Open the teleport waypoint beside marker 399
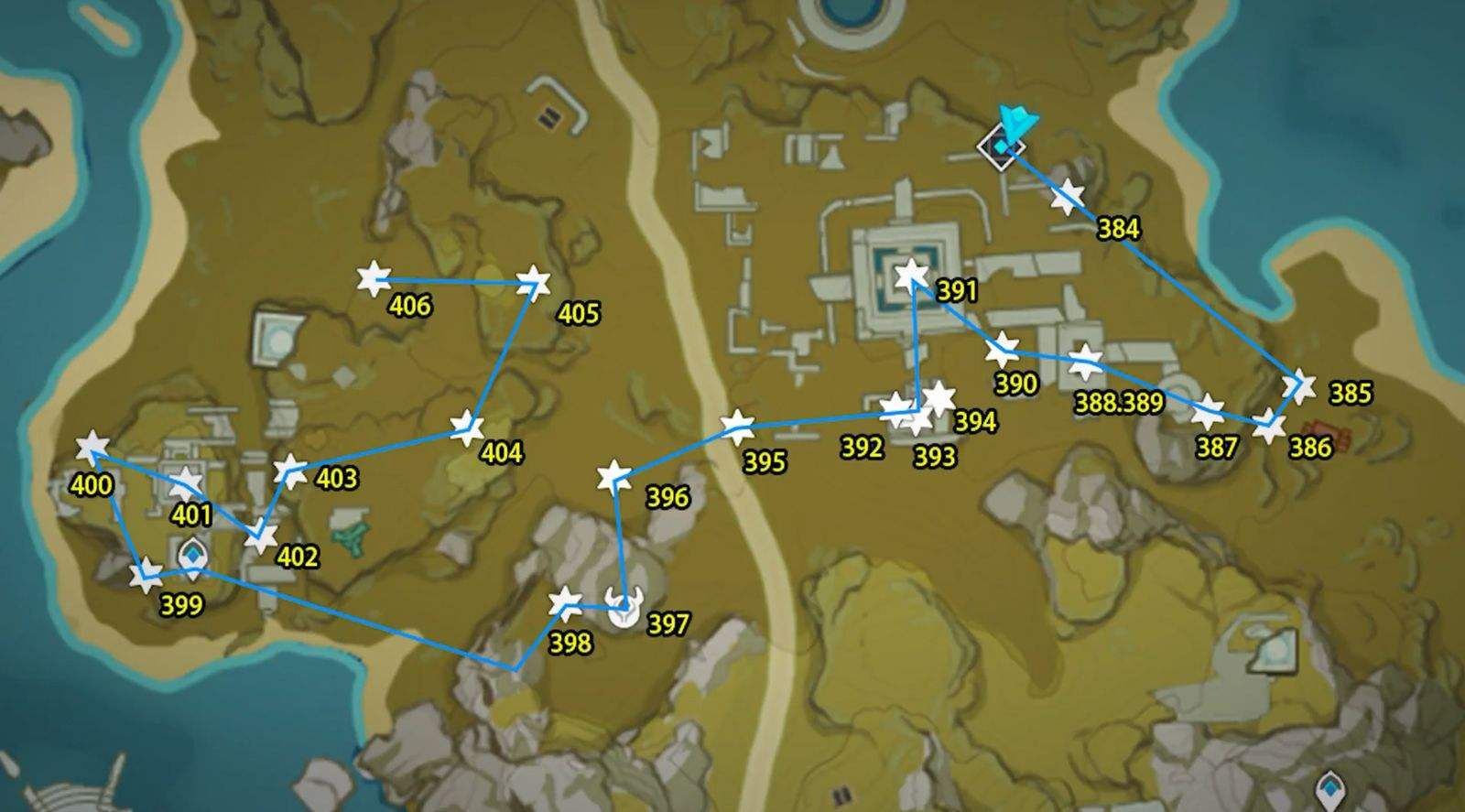The image size is (1465, 812). pyautogui.click(x=194, y=554)
